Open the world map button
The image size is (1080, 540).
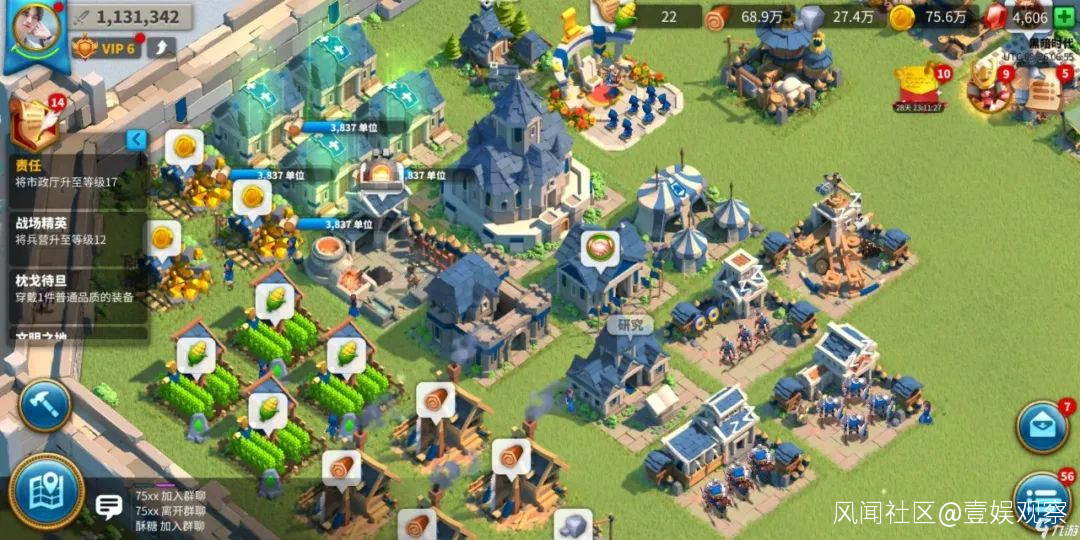(46, 492)
